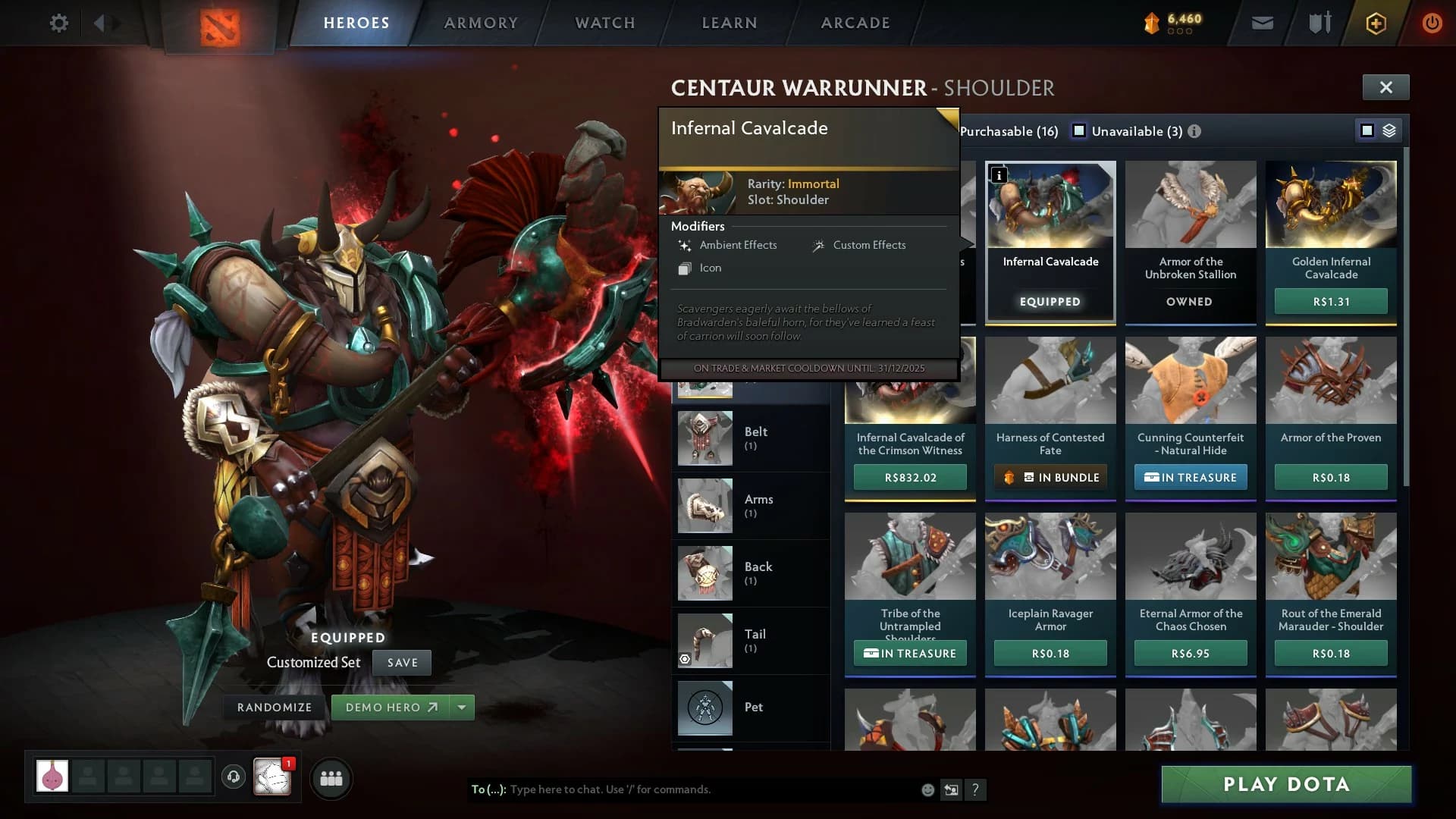Open the friends list icon near the chat bar
Image resolution: width=1456 pixels, height=819 pixels.
point(331,778)
